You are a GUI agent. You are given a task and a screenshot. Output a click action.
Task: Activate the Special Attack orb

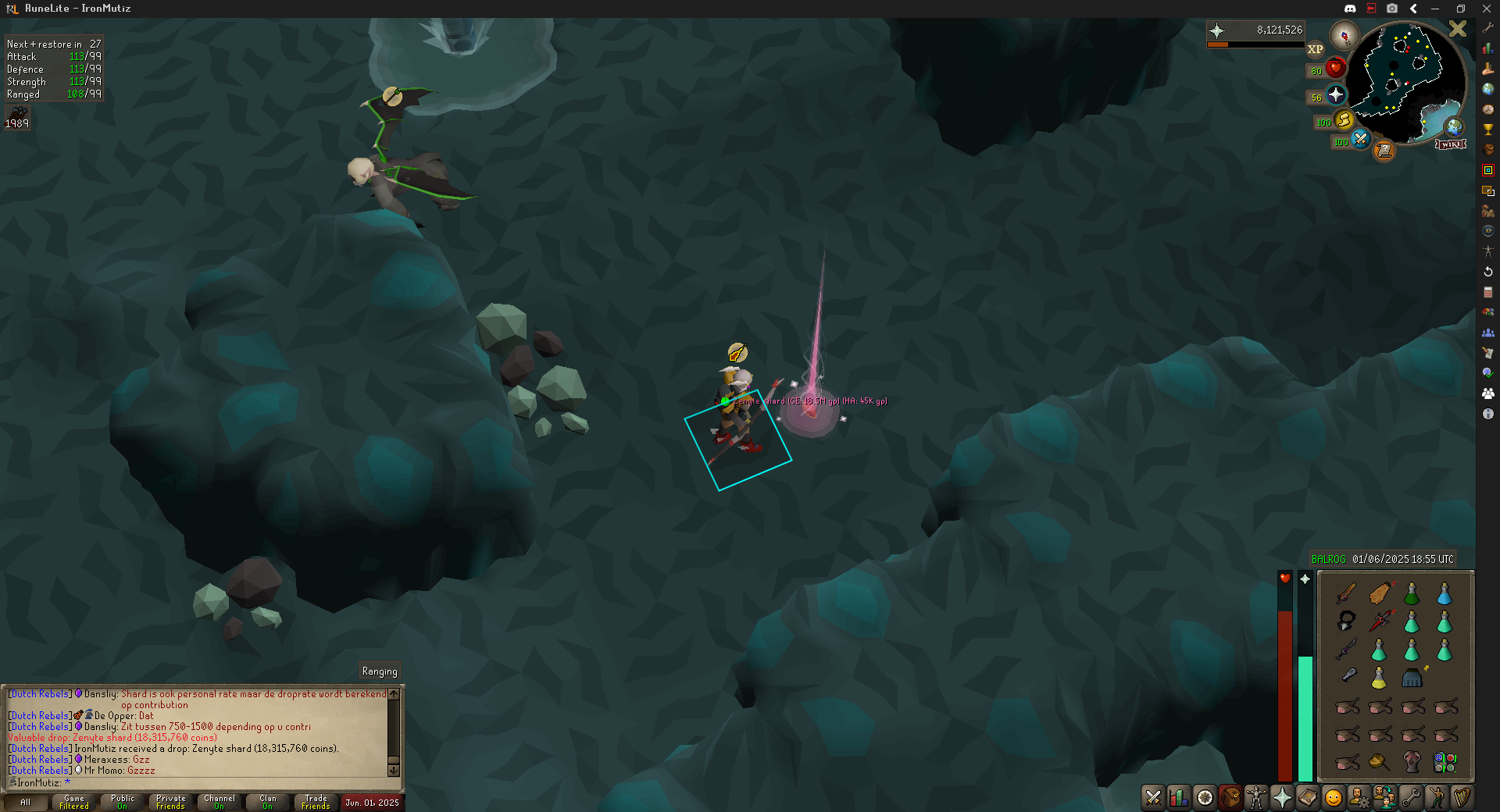coord(1360,139)
